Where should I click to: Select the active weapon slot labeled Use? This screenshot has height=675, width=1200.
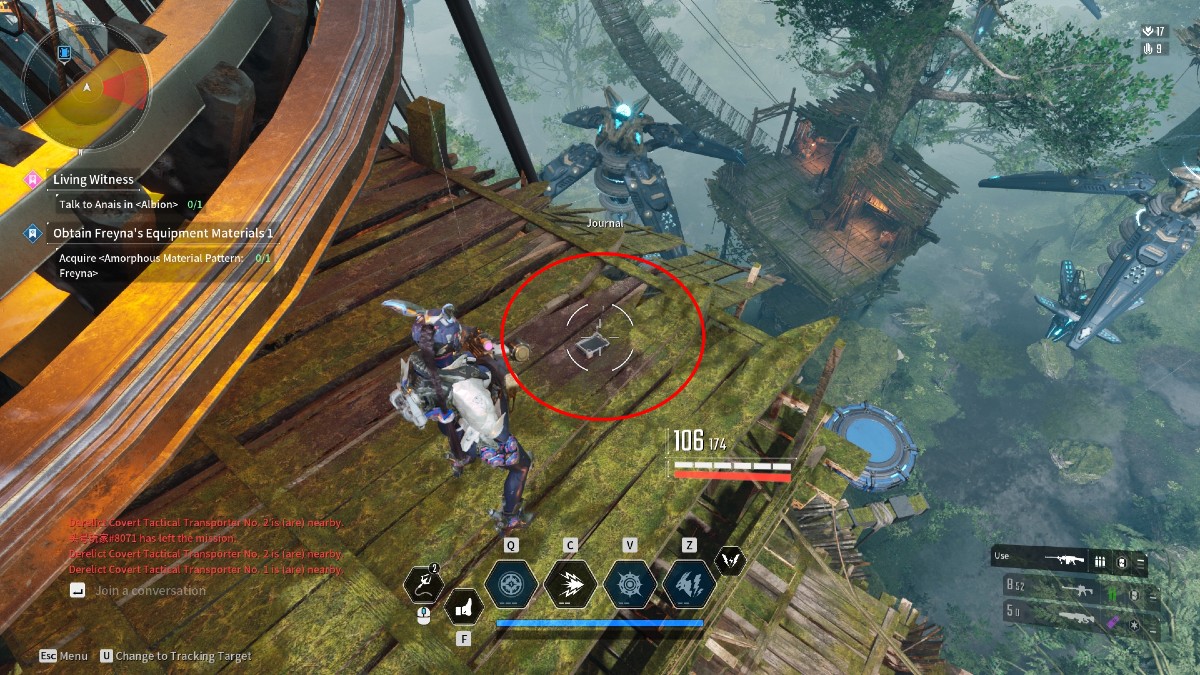[1068, 561]
